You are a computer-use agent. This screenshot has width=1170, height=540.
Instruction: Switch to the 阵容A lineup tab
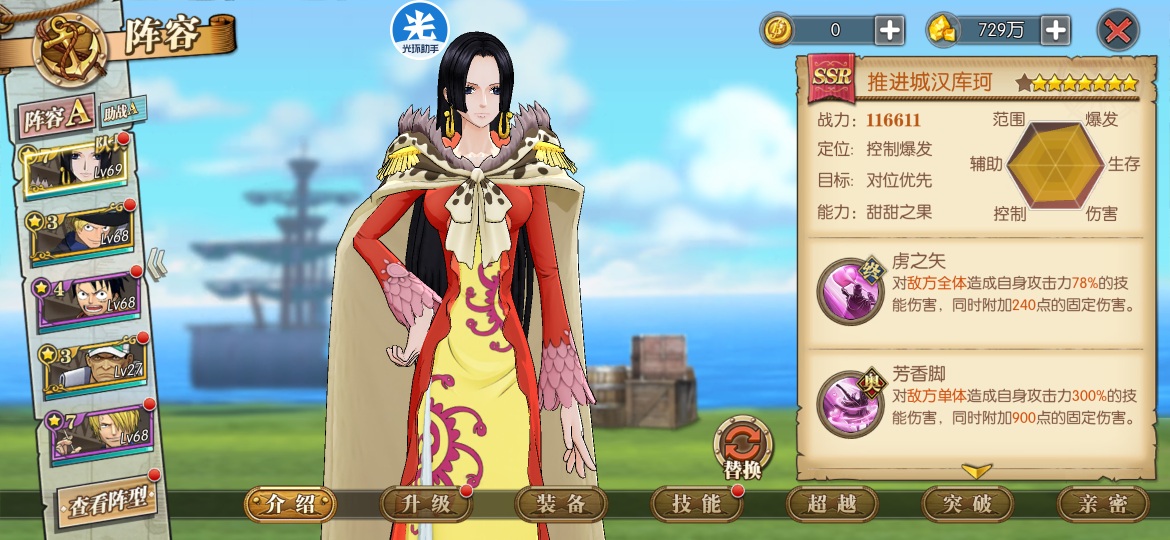click(x=58, y=119)
